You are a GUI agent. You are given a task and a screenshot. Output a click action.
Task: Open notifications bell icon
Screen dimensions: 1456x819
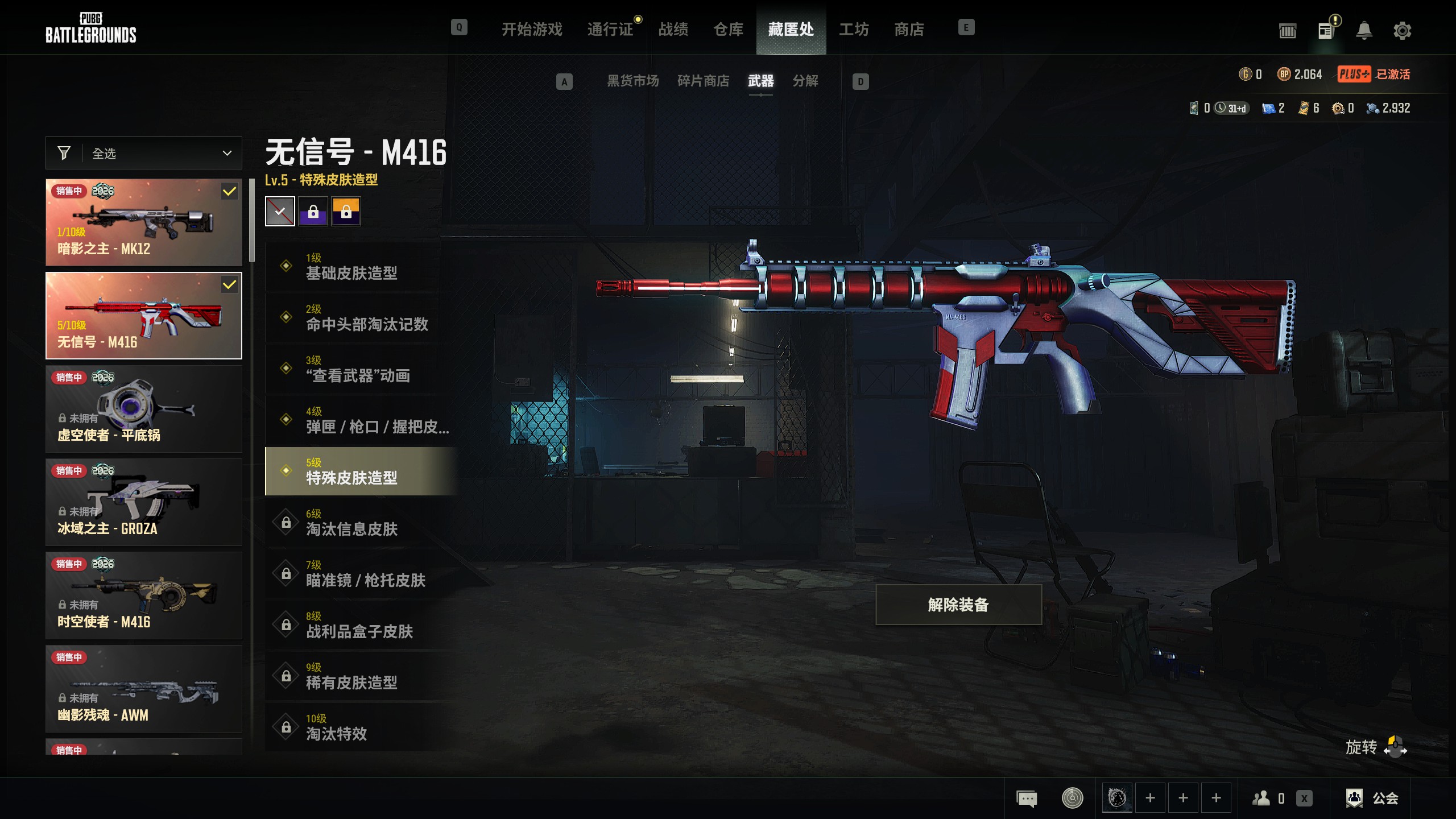tap(1364, 30)
